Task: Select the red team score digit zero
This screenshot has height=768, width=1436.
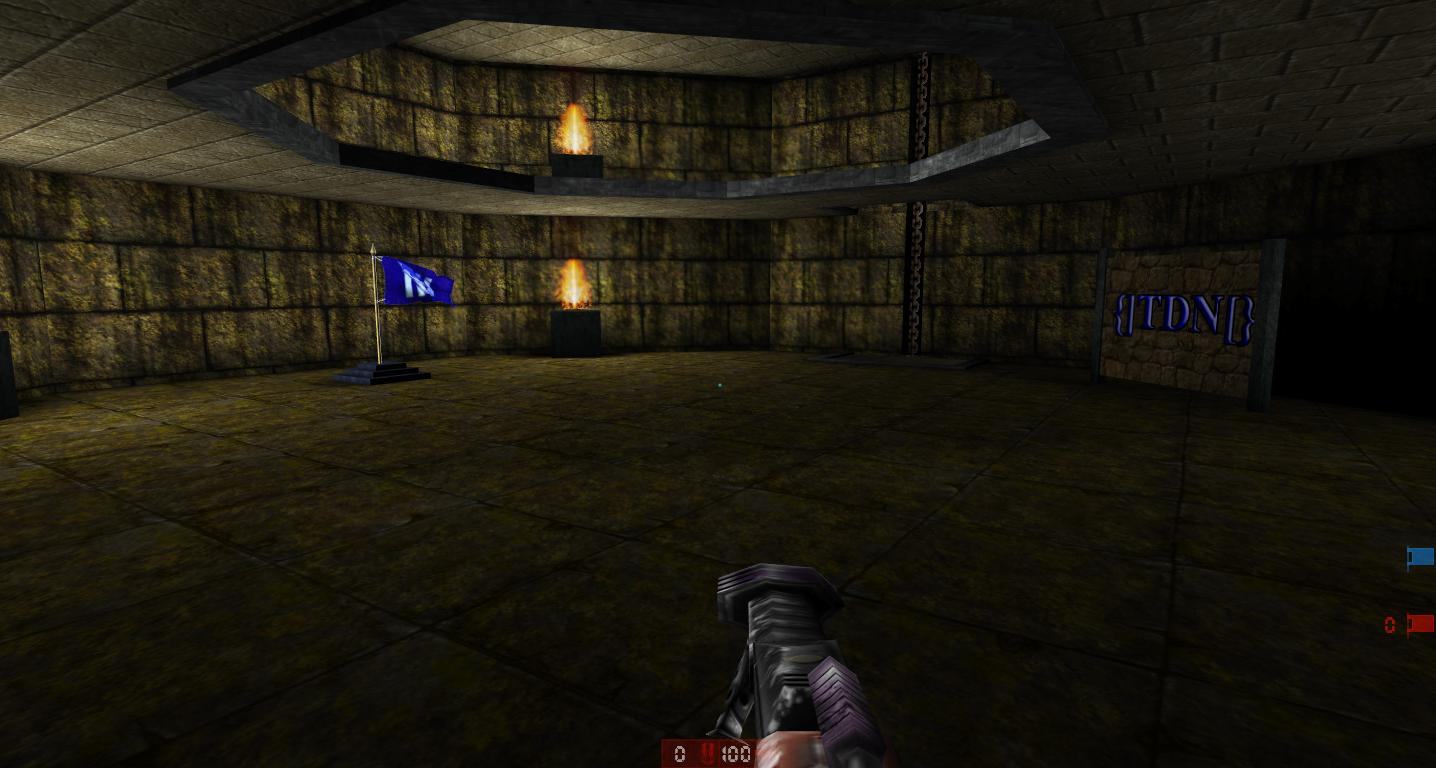Action: tap(1389, 625)
